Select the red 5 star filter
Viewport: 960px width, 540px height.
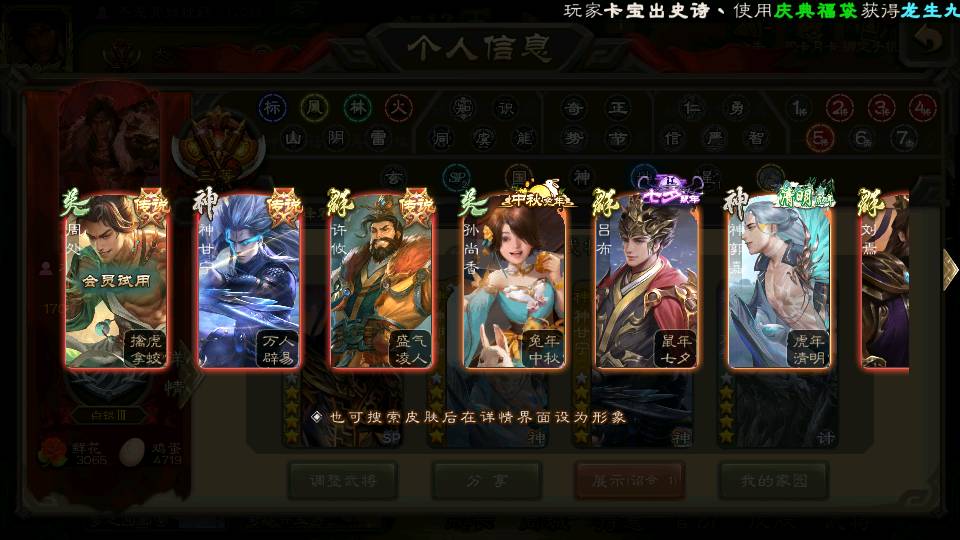coord(820,137)
